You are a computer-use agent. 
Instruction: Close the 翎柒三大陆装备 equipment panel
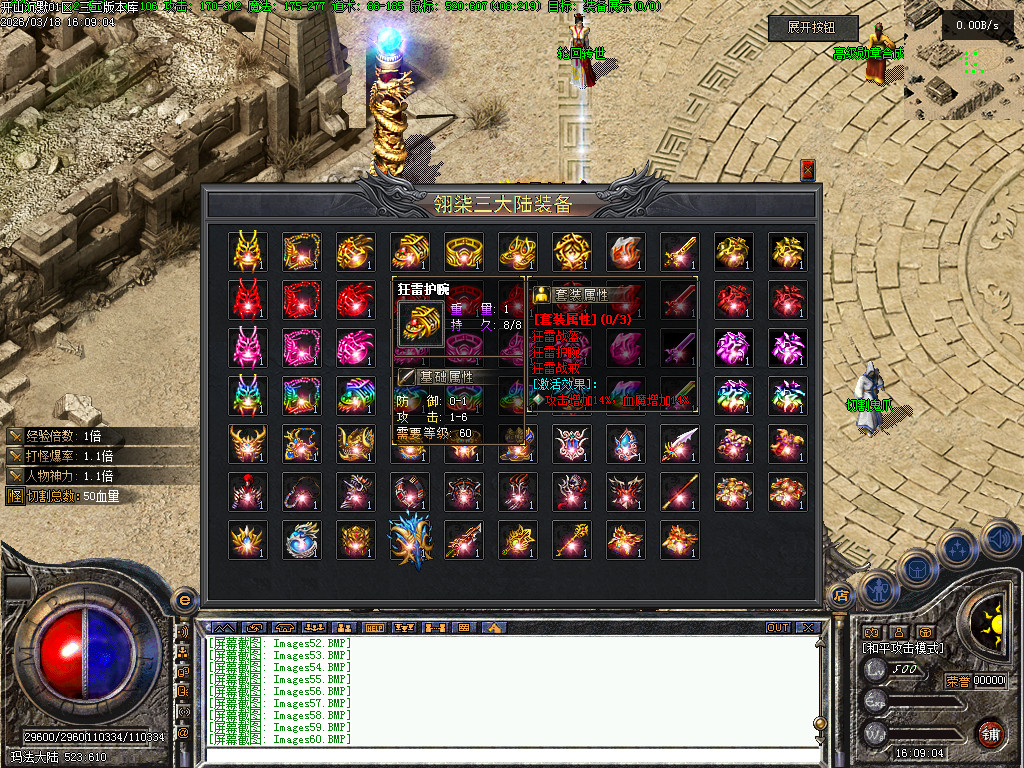click(x=808, y=171)
